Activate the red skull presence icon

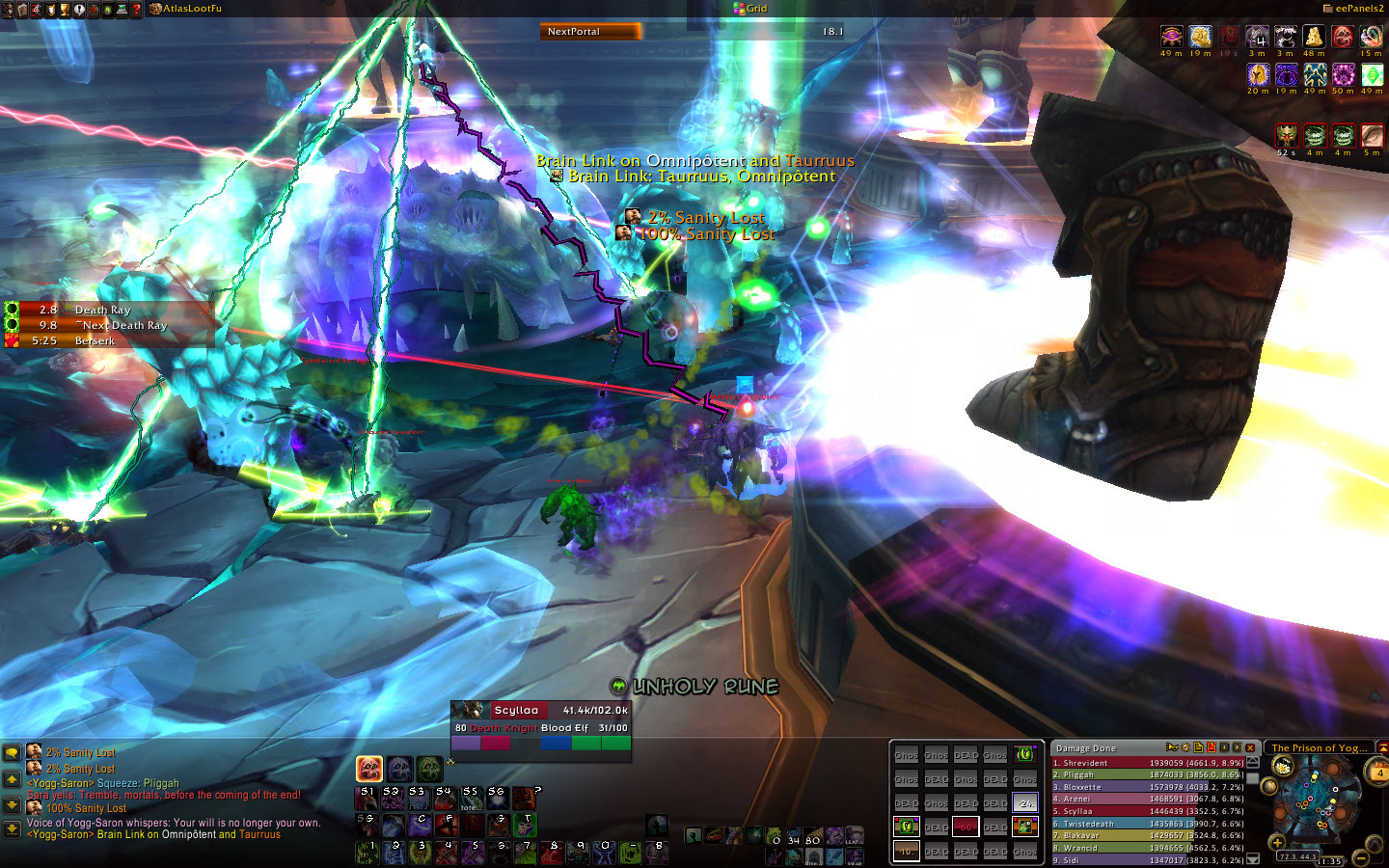[369, 769]
